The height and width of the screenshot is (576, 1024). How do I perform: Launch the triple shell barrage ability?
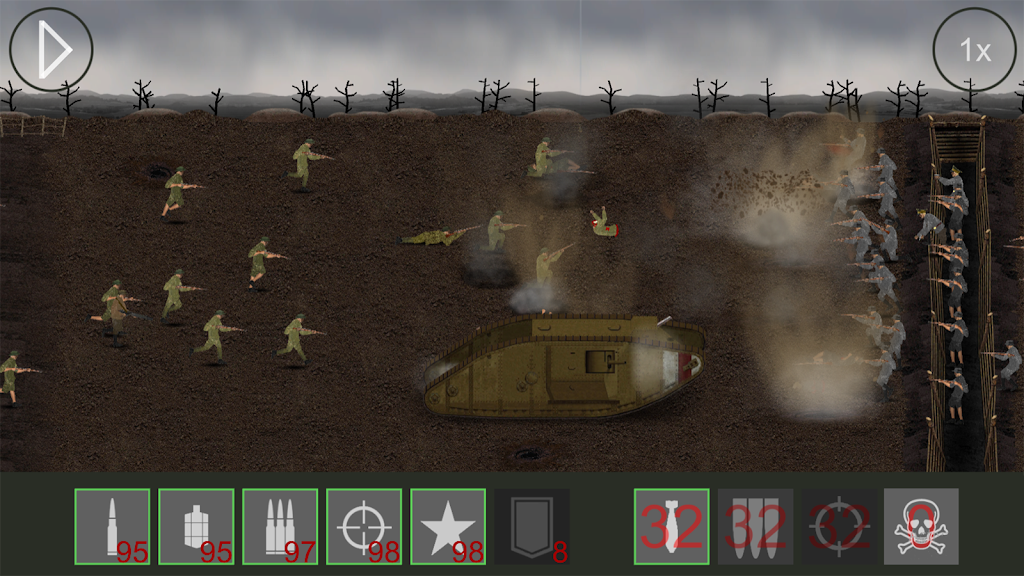click(x=756, y=526)
